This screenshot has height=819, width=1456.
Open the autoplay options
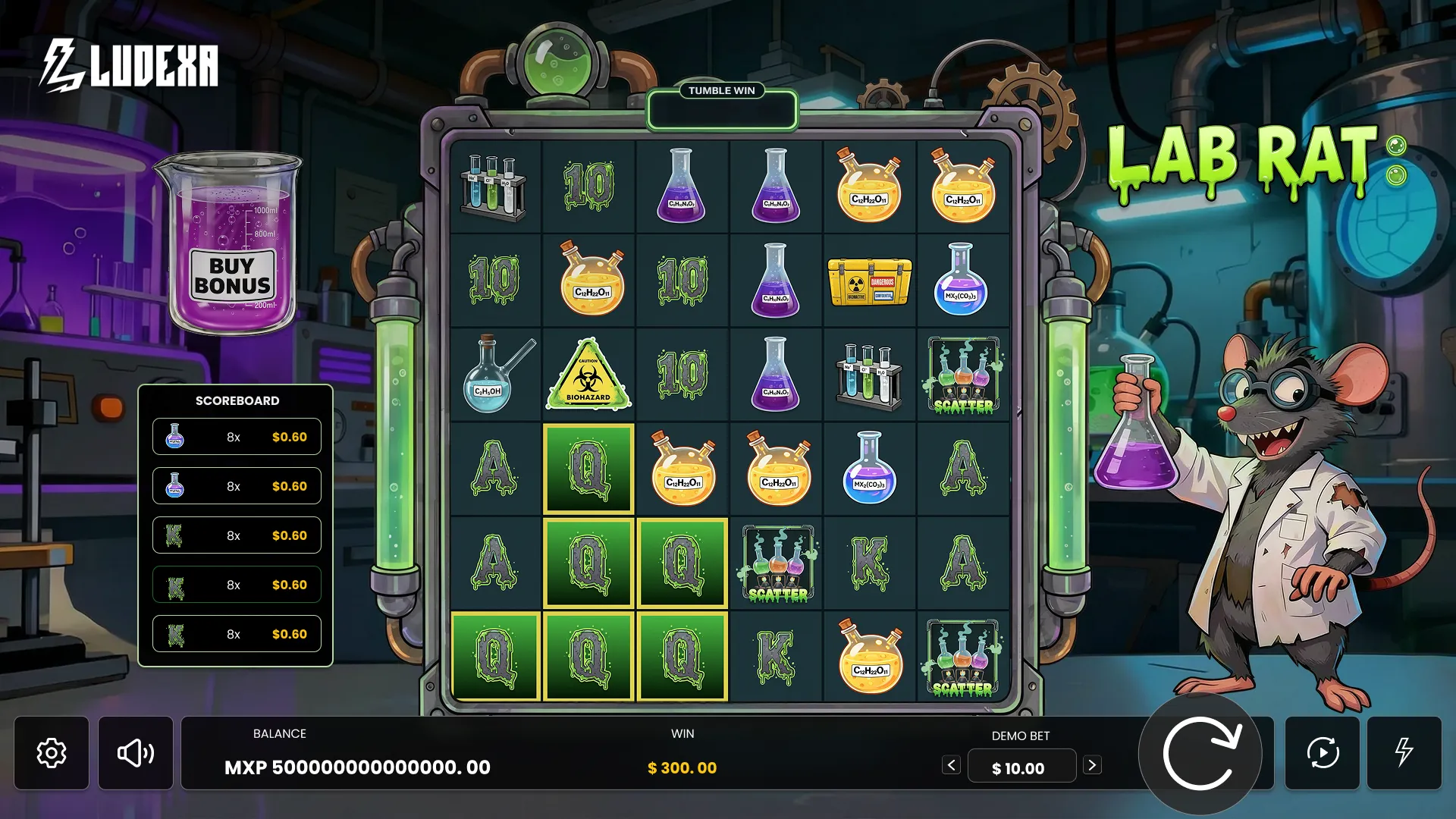tap(1323, 753)
